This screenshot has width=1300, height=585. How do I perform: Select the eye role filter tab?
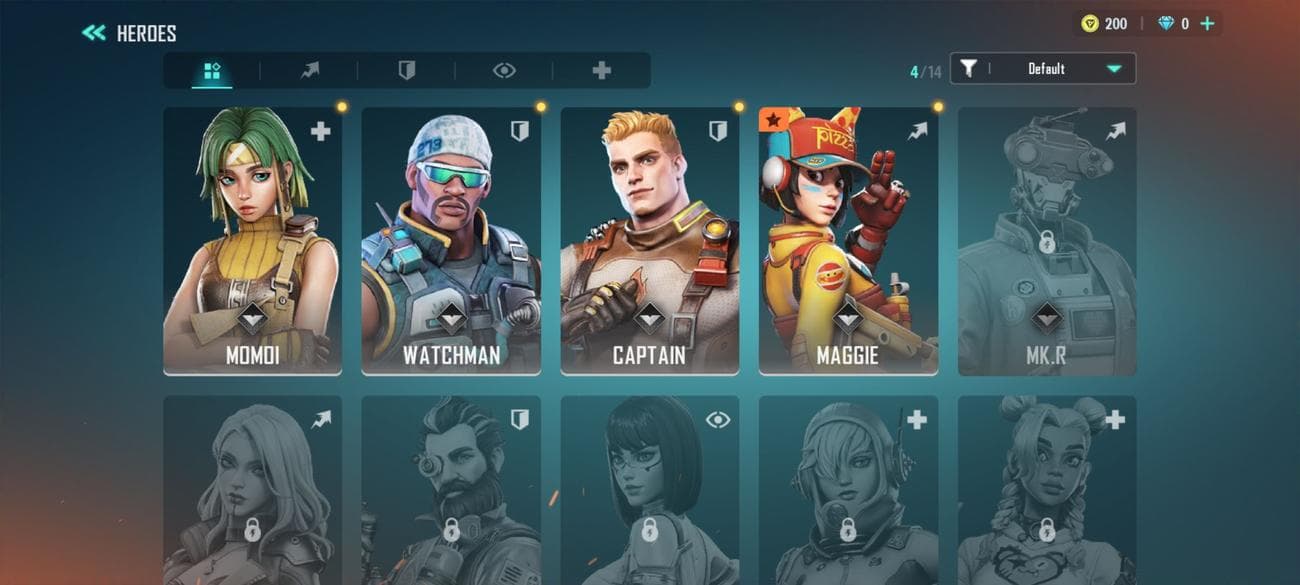(504, 71)
